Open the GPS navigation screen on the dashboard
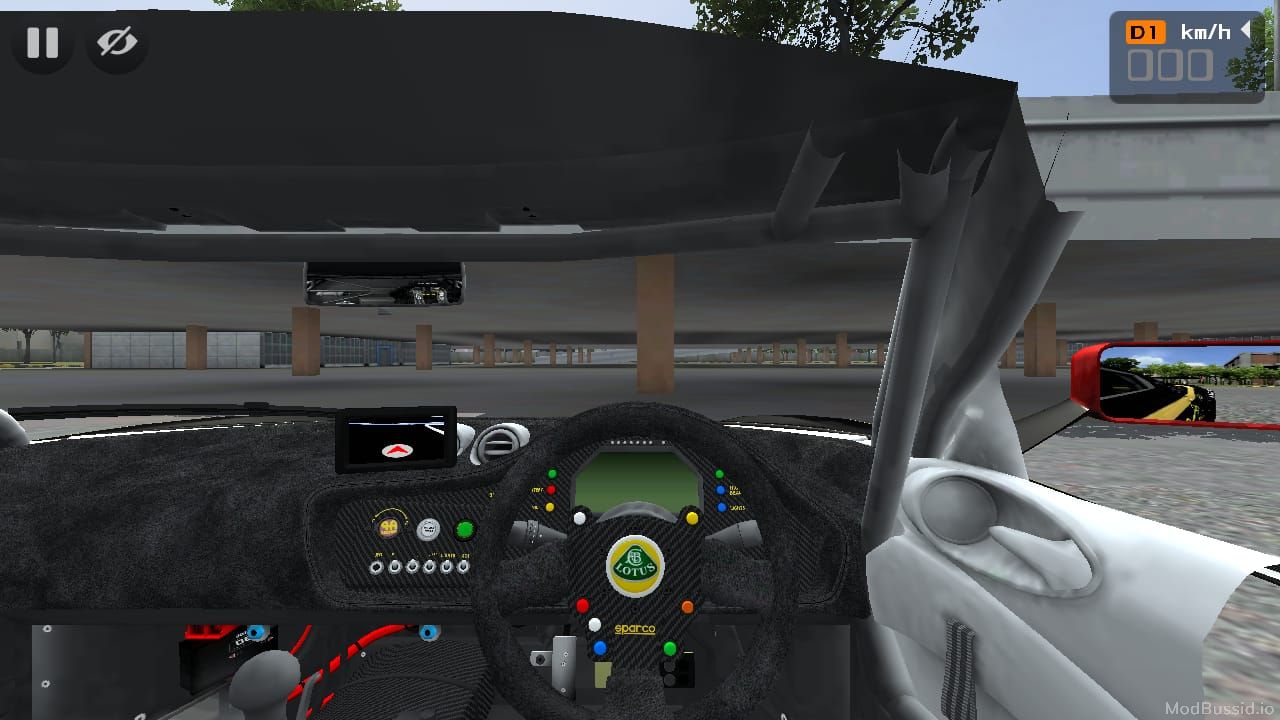 tap(398, 440)
